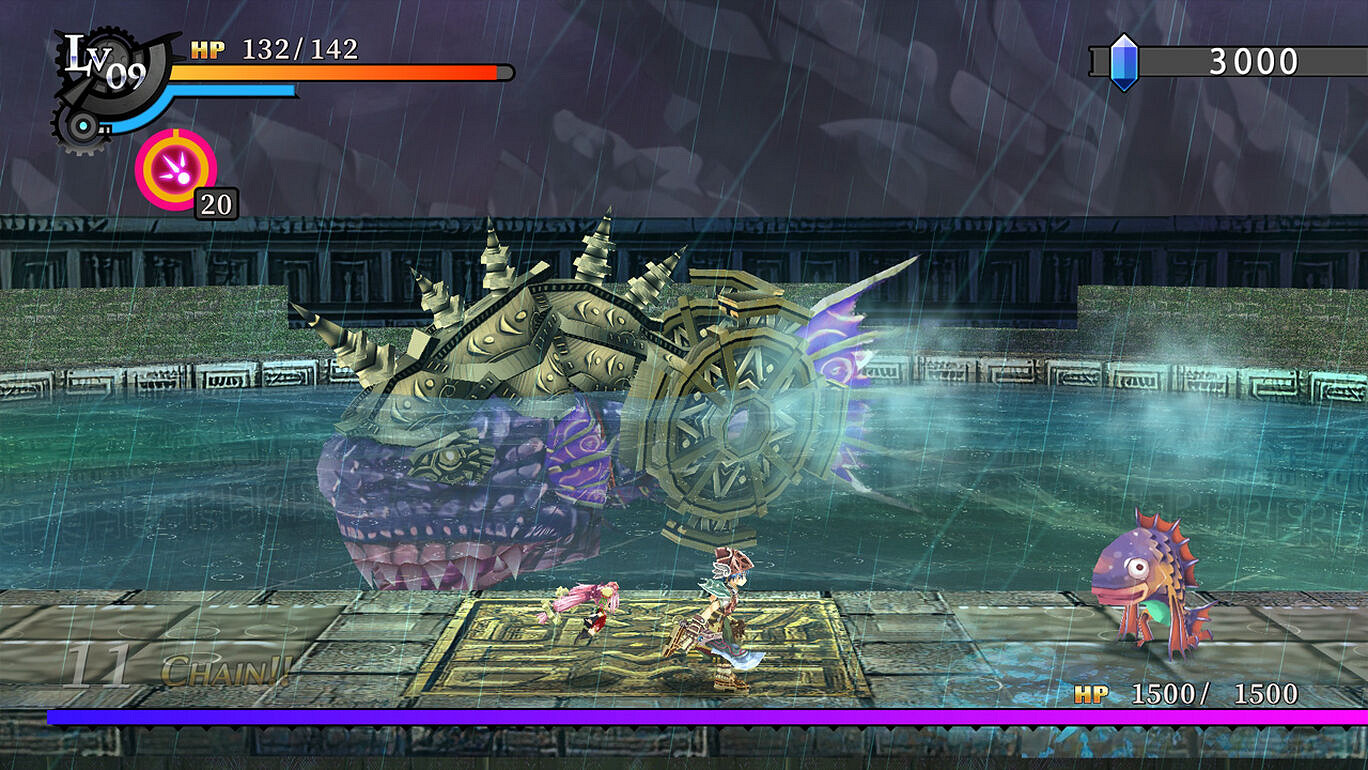Open the boss HP readout 1500/1500
The width and height of the screenshot is (1368, 770).
[x=1215, y=691]
